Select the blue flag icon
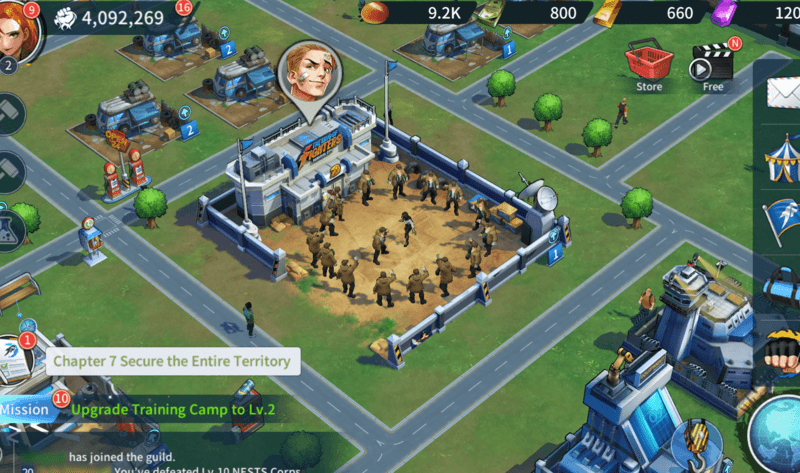 pos(782,222)
